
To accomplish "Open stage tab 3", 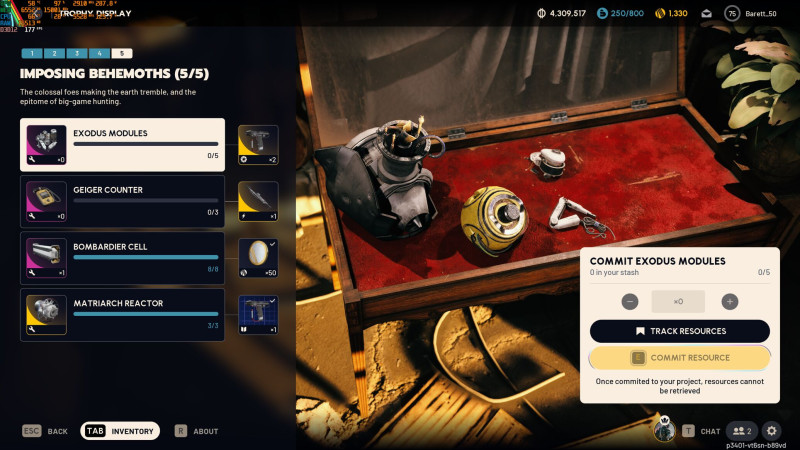I will [76, 53].
